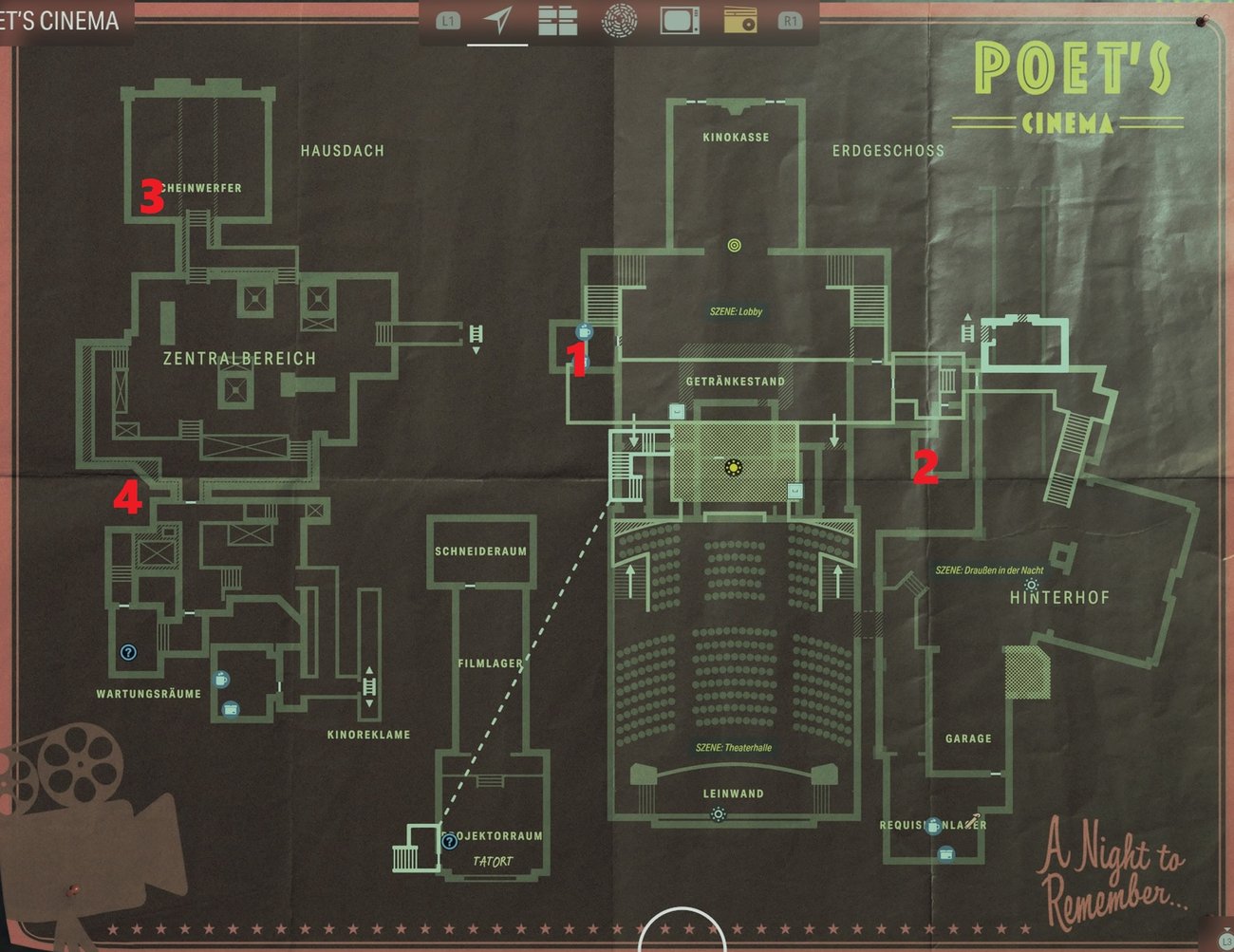The height and width of the screenshot is (952, 1234).
Task: Choose the box marker near Kinoreklame
Action: point(230,709)
